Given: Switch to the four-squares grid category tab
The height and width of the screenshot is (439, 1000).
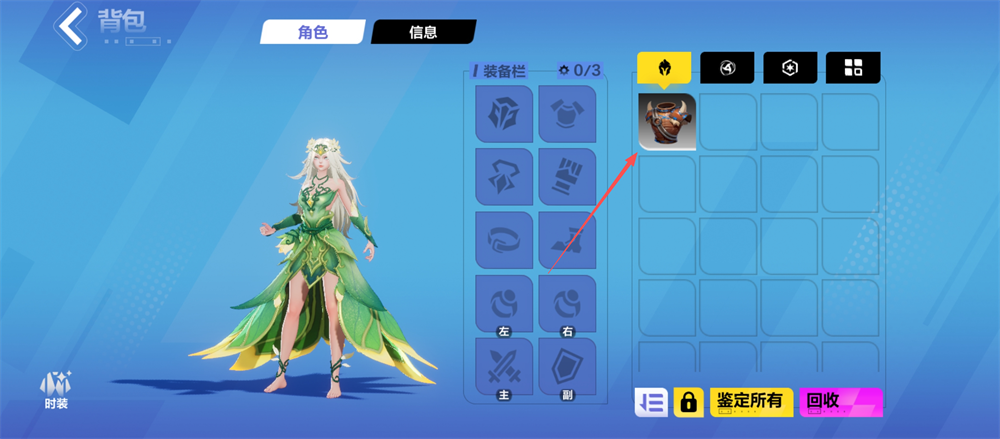Looking at the screenshot, I should coord(853,68).
